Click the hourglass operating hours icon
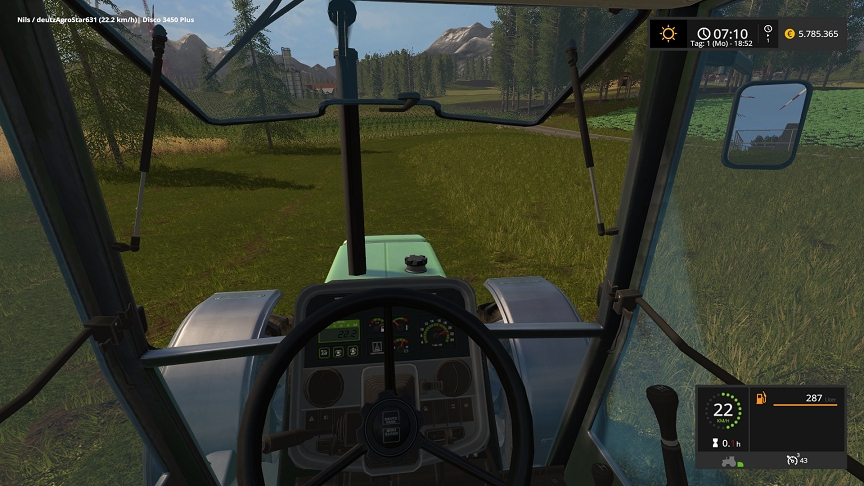The width and height of the screenshot is (864, 486). [x=713, y=442]
